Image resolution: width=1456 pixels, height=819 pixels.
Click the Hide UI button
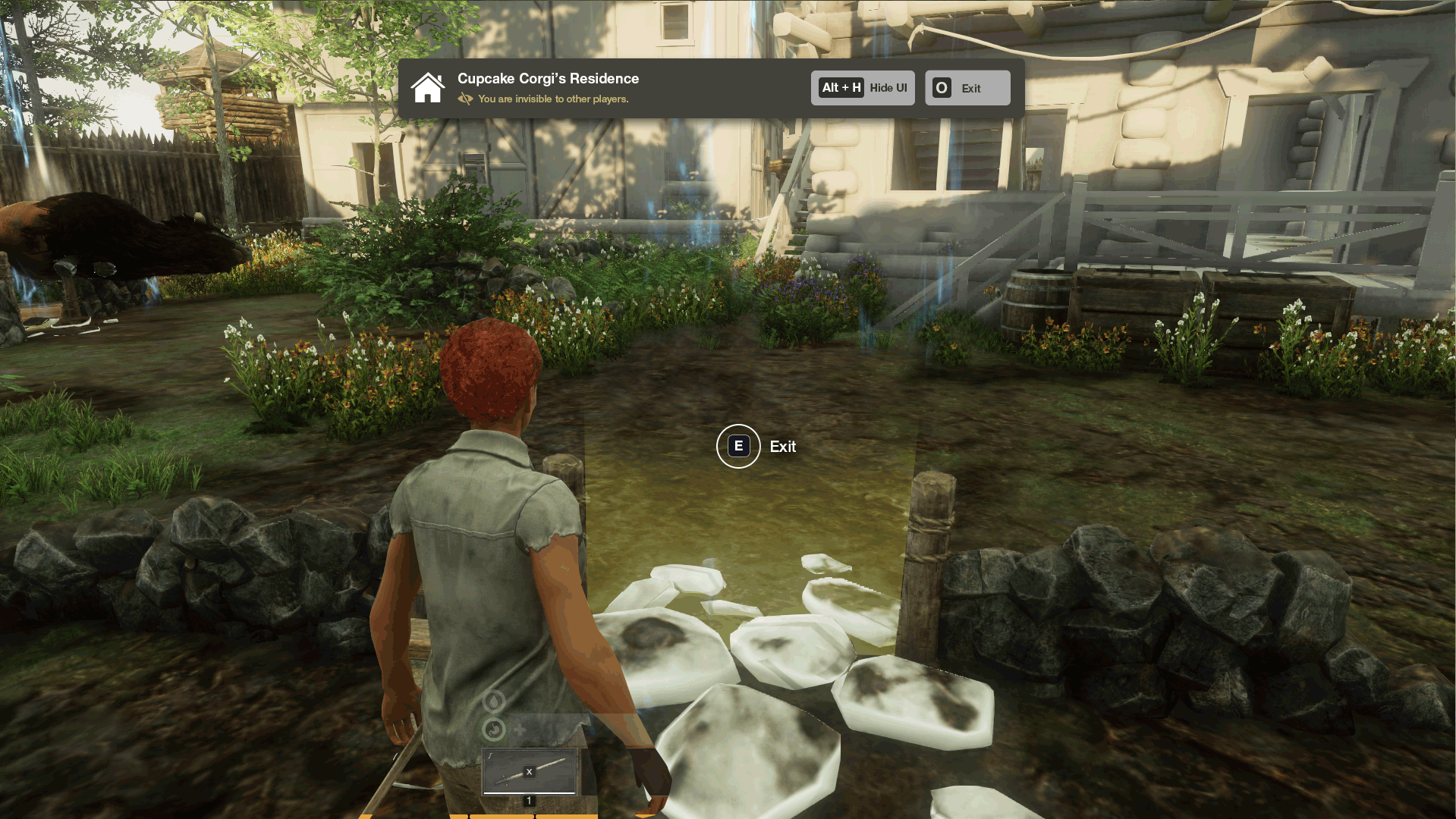[x=863, y=88]
